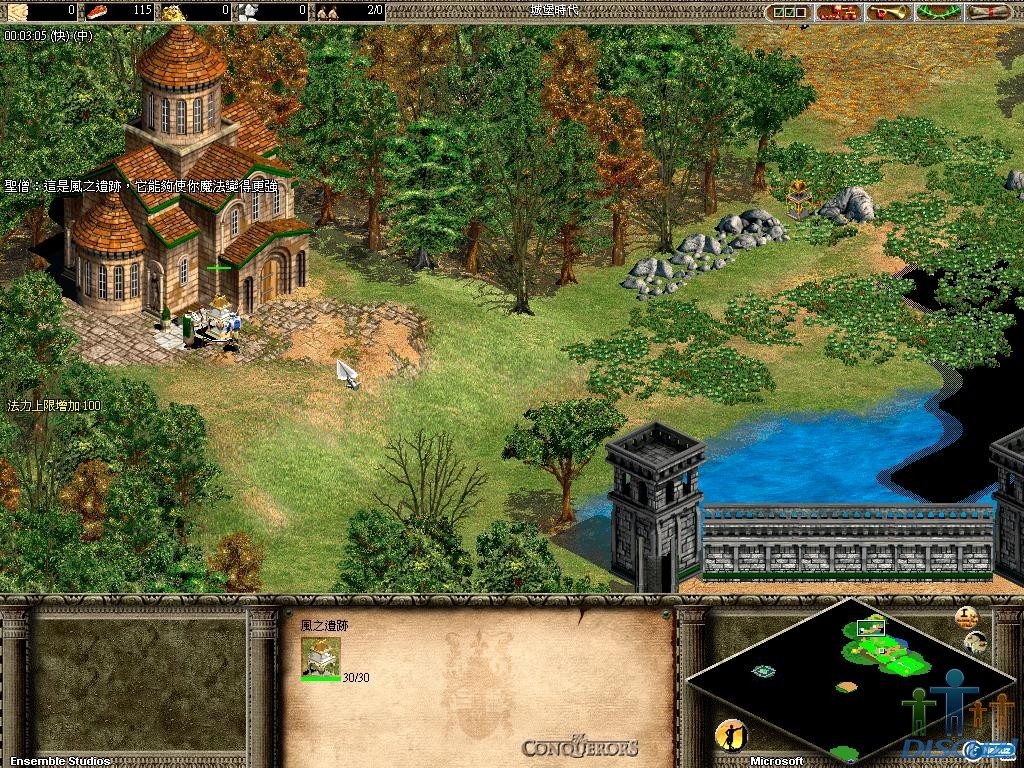1024x768 pixels.
Task: Click the second round minimap mode button
Action: pos(977,641)
